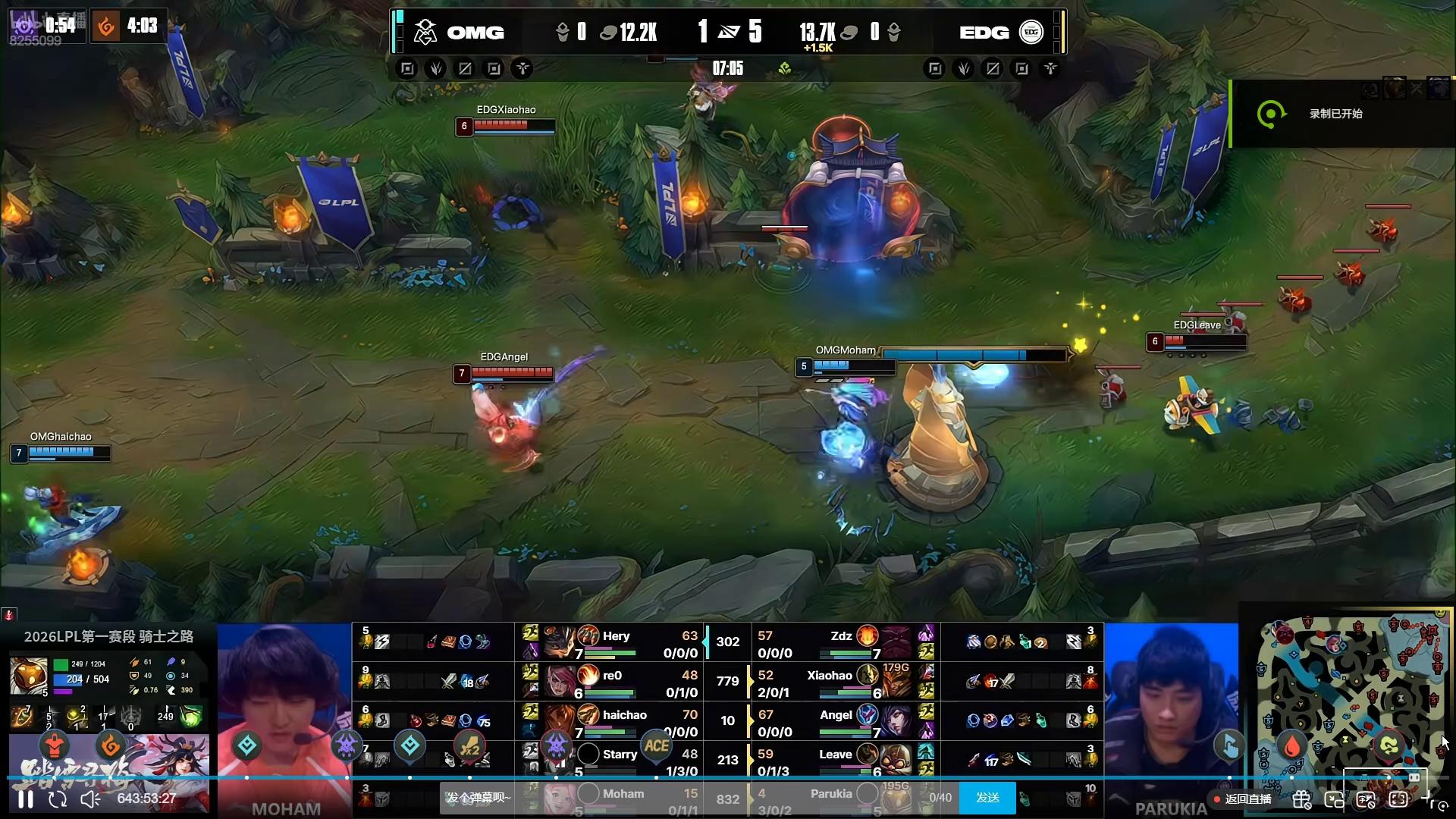Jump to the x2 double kill marker
The height and width of the screenshot is (819, 1456).
[469, 746]
